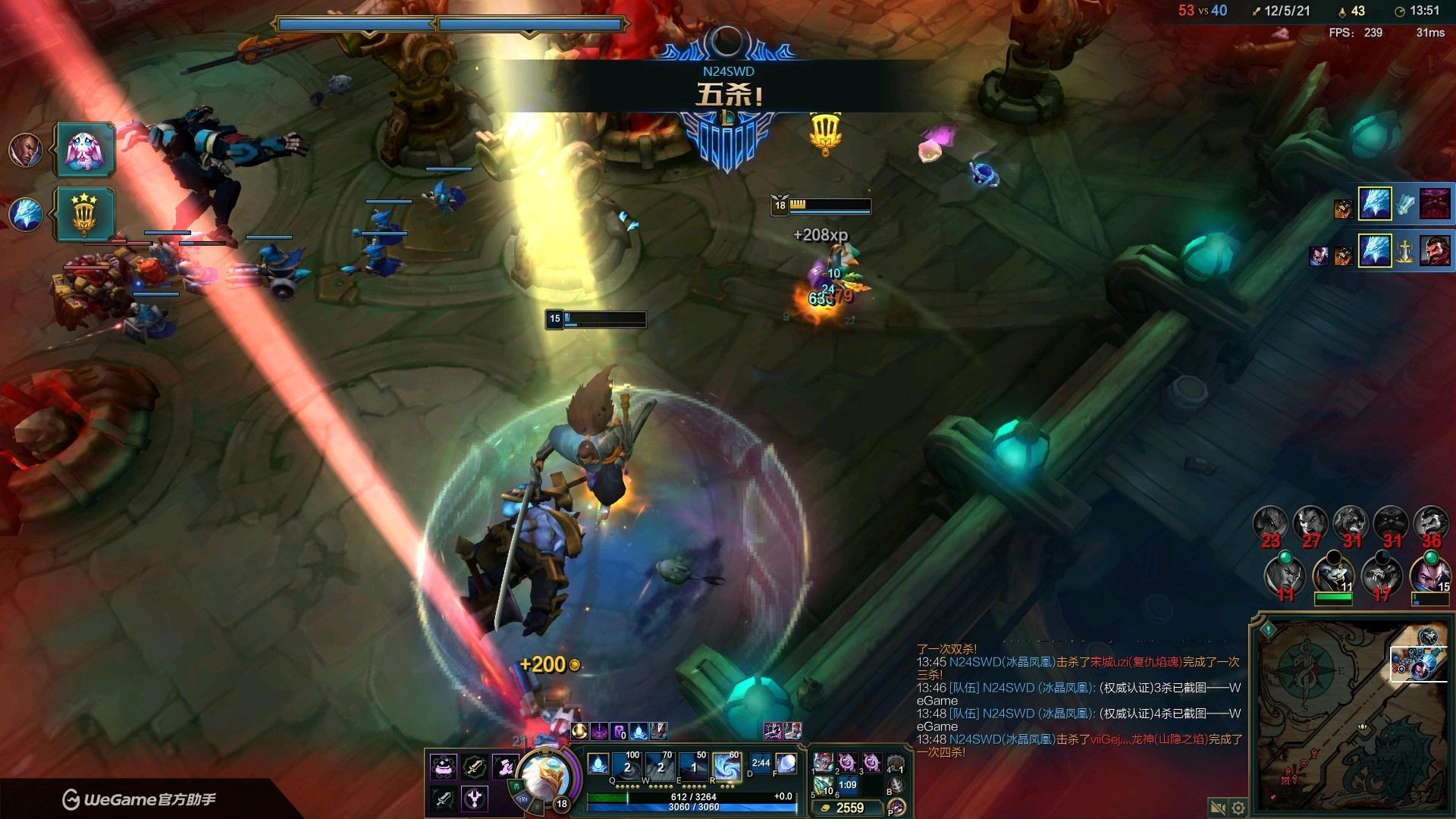
Task: Select the level 11 ally portrait
Action: 1333,575
